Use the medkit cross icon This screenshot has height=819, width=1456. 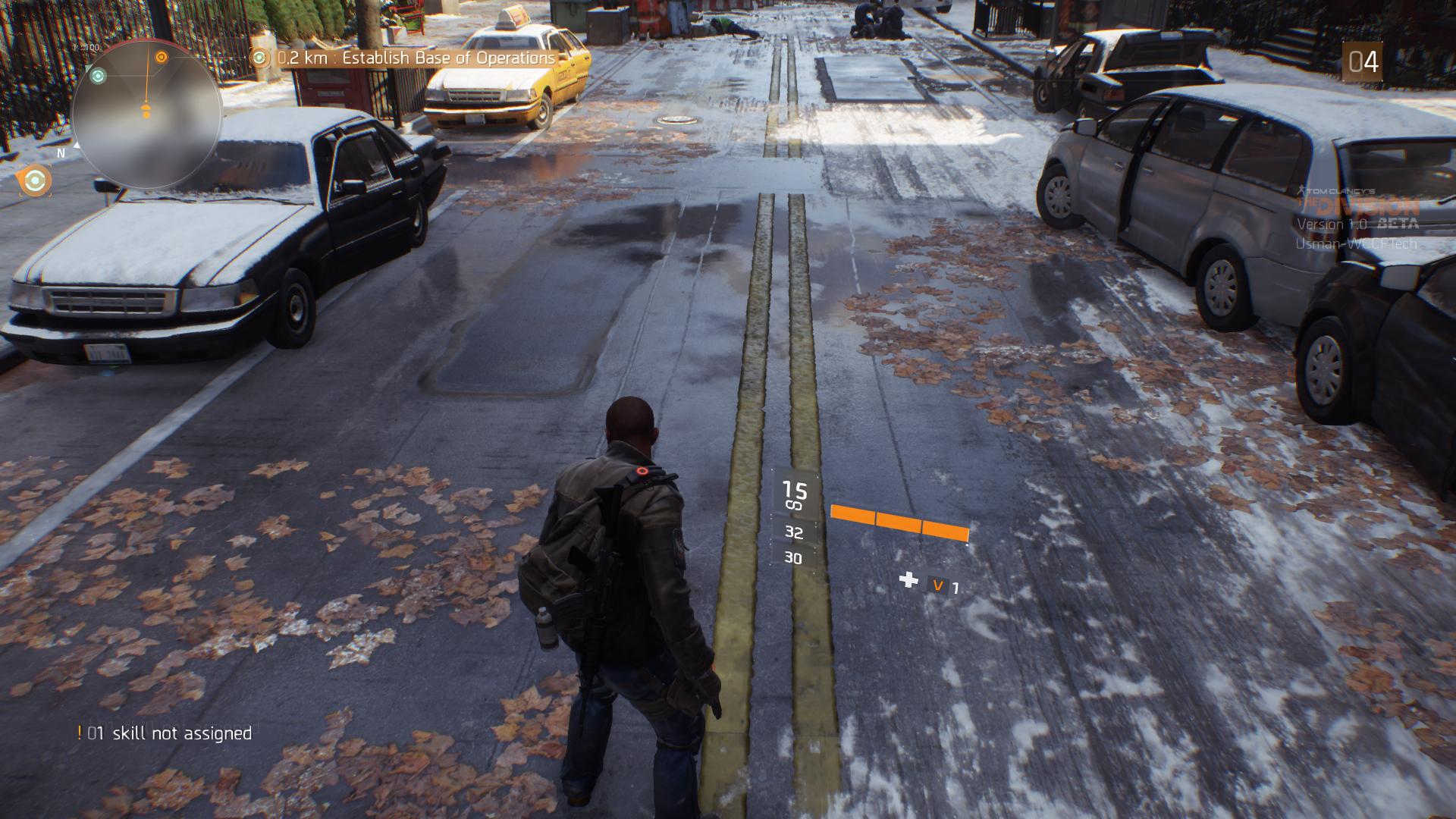click(x=908, y=581)
